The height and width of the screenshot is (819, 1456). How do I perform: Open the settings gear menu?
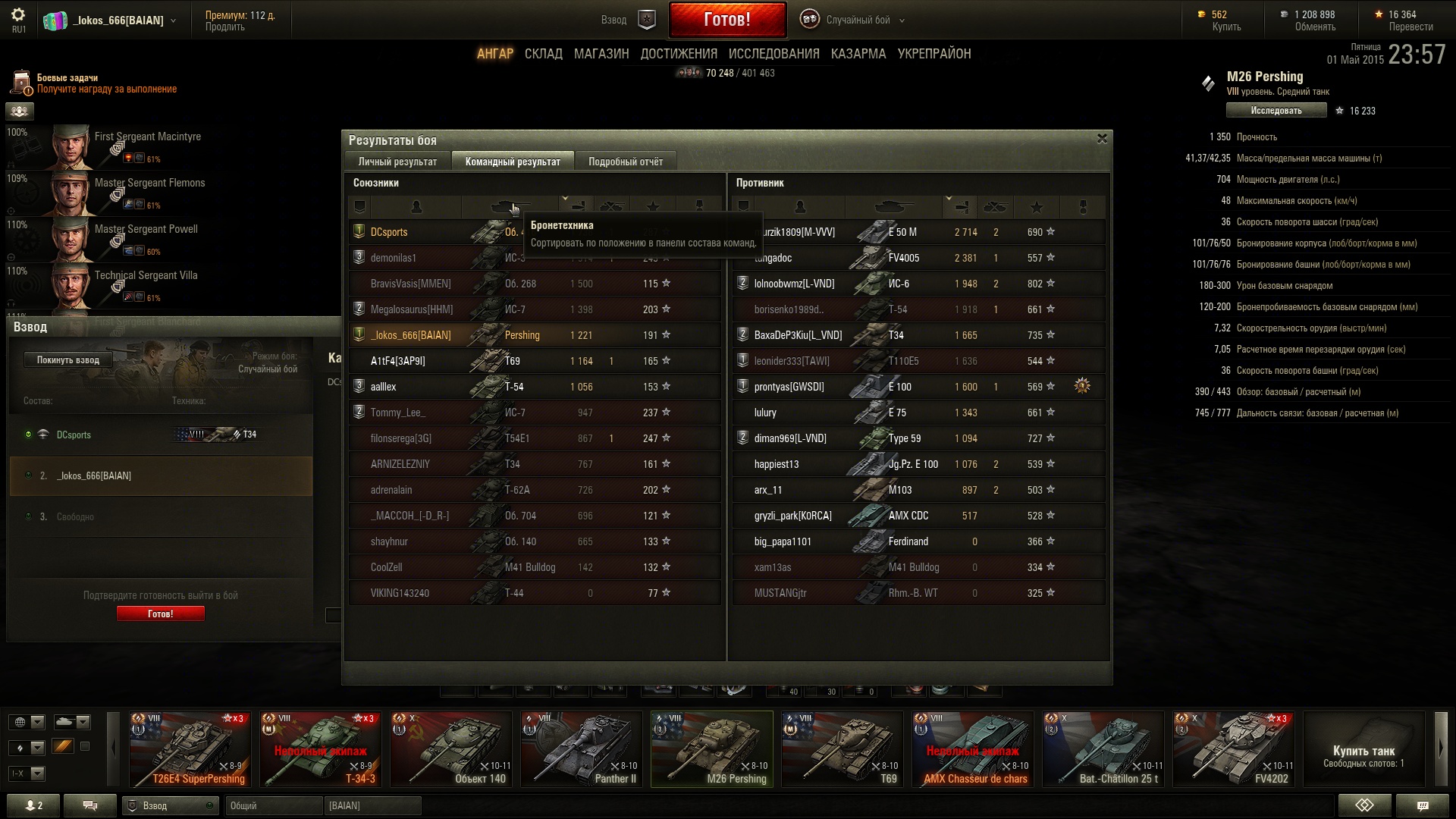tap(18, 15)
